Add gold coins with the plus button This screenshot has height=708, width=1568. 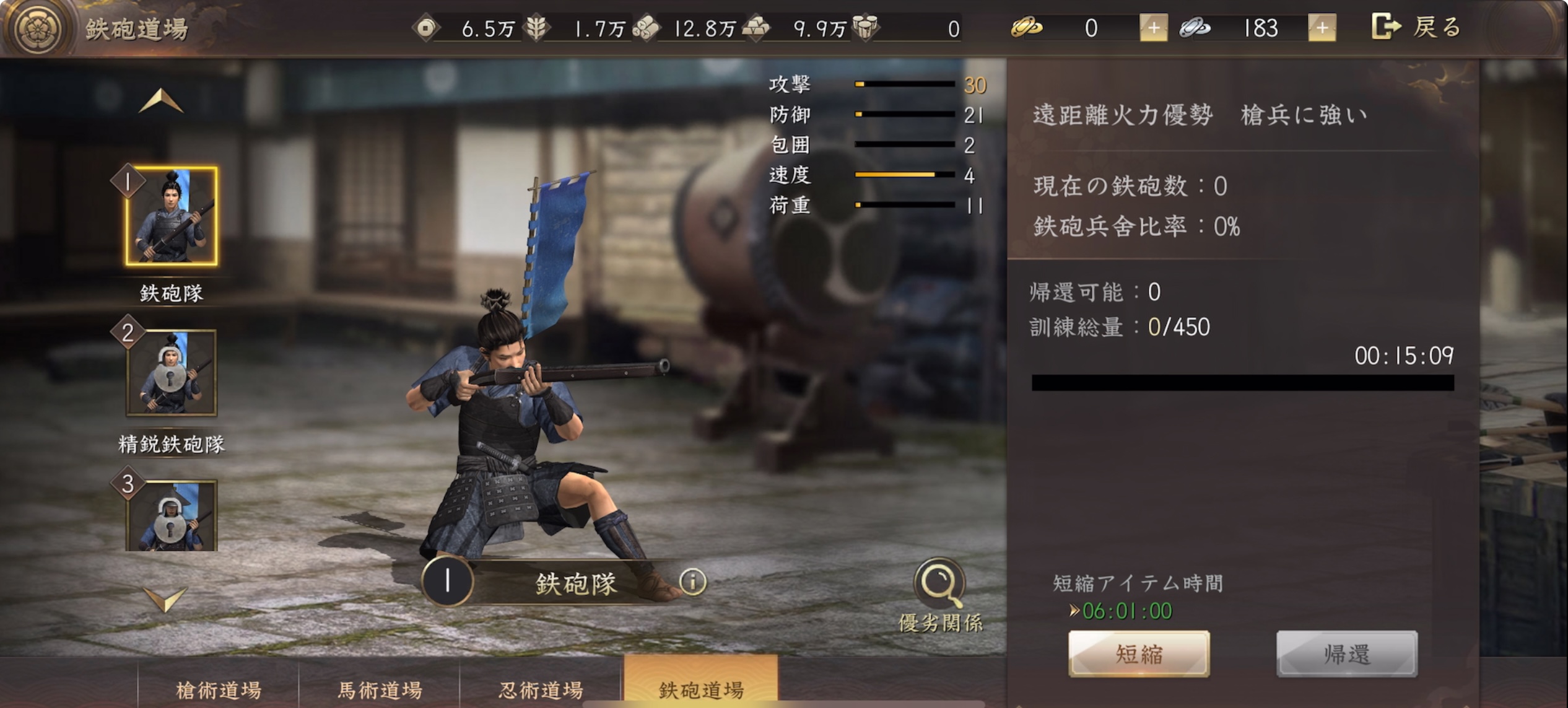click(x=1153, y=28)
